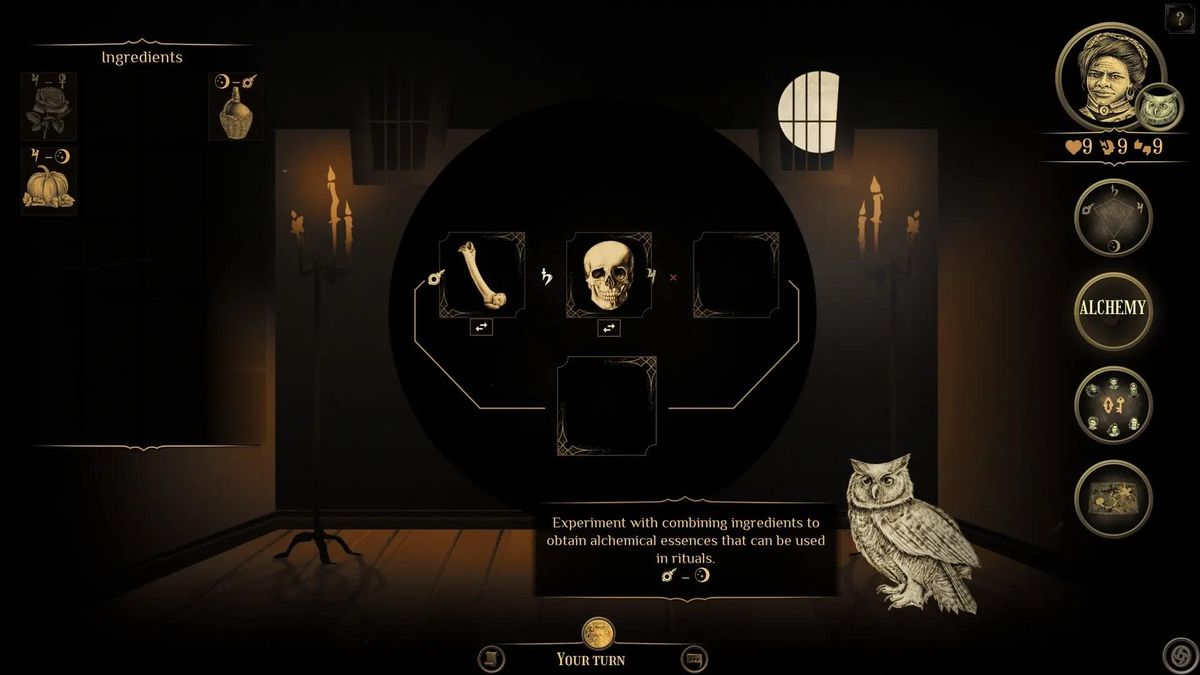This screenshot has width=1200, height=675.
Task: Swap the skull ingredient using its arrows button
Action: [608, 327]
